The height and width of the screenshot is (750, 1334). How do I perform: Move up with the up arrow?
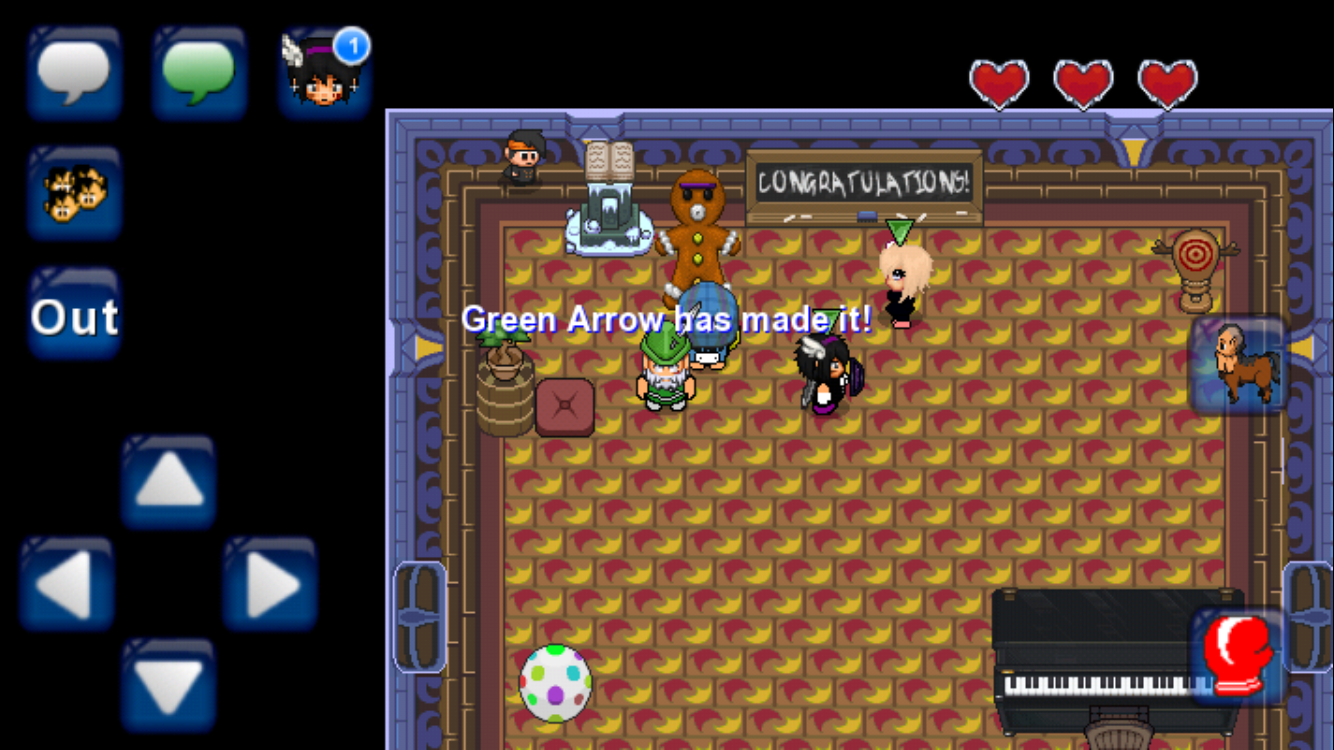pos(169,483)
